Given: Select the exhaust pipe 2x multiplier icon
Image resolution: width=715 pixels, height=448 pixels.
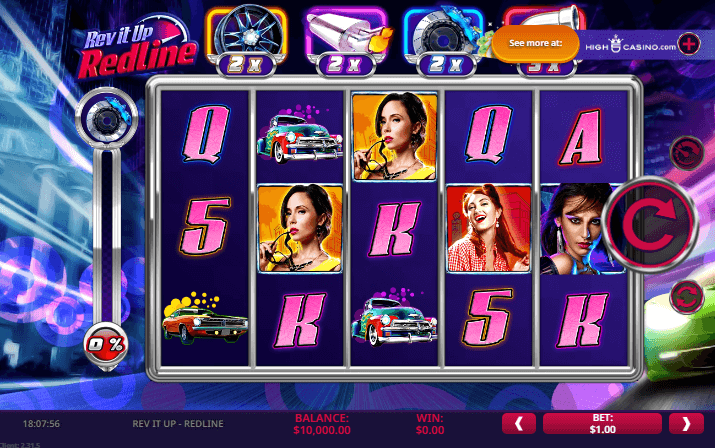Looking at the screenshot, I should tap(342, 37).
